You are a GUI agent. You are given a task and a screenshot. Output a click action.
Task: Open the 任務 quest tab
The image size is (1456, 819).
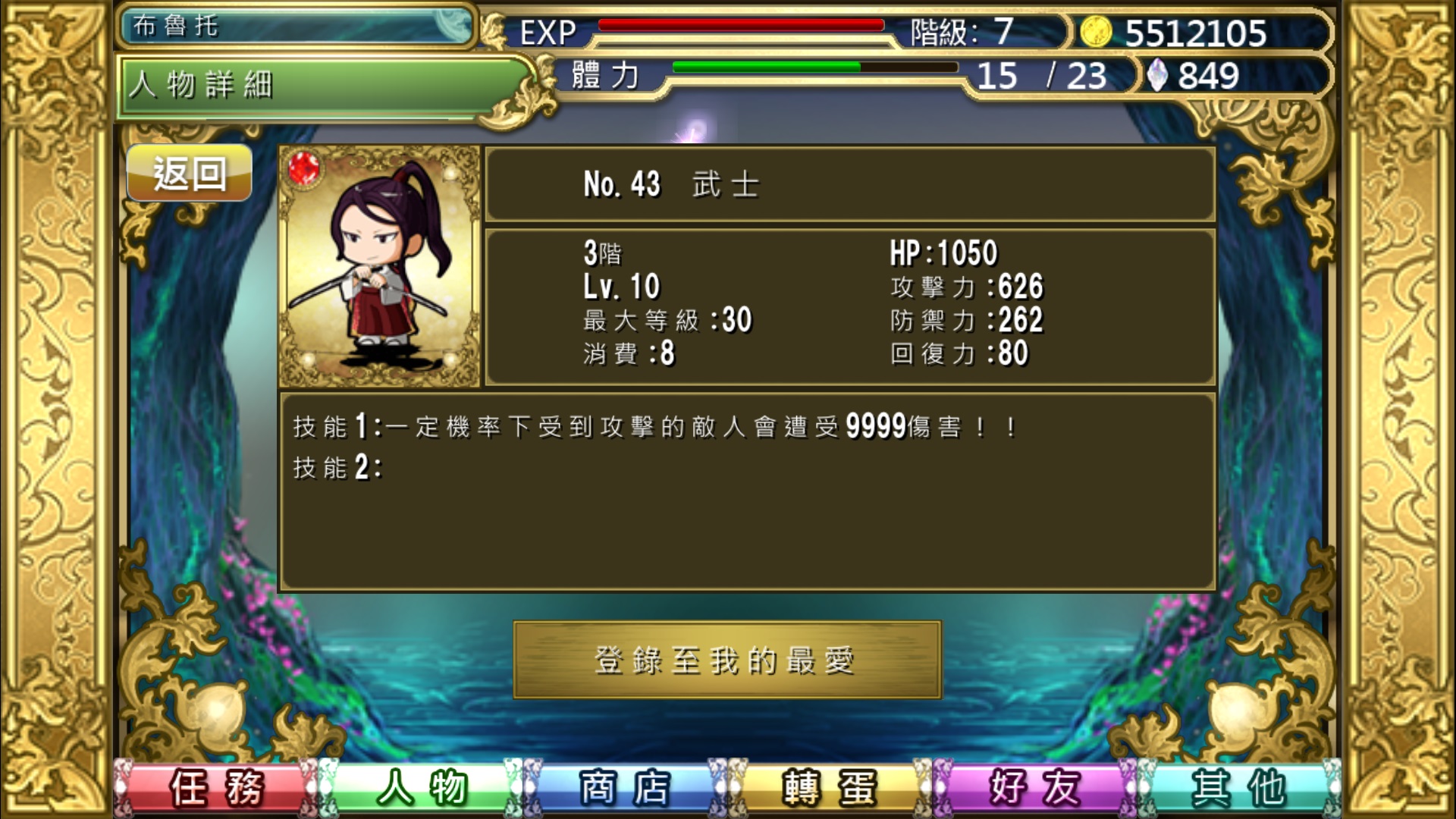[x=217, y=787]
